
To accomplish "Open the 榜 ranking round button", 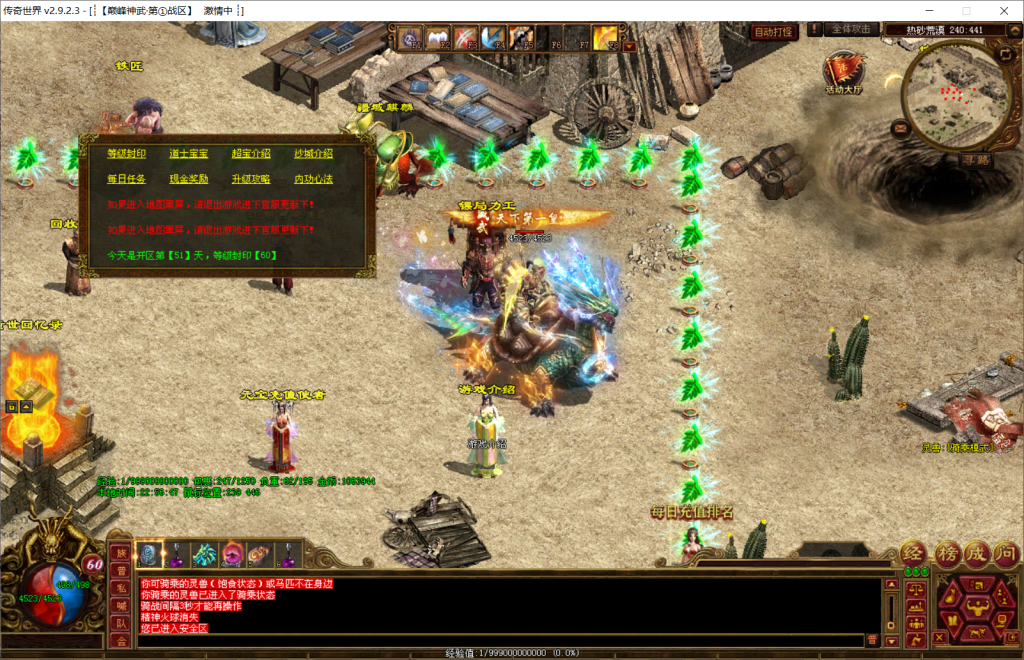I will (x=946, y=553).
